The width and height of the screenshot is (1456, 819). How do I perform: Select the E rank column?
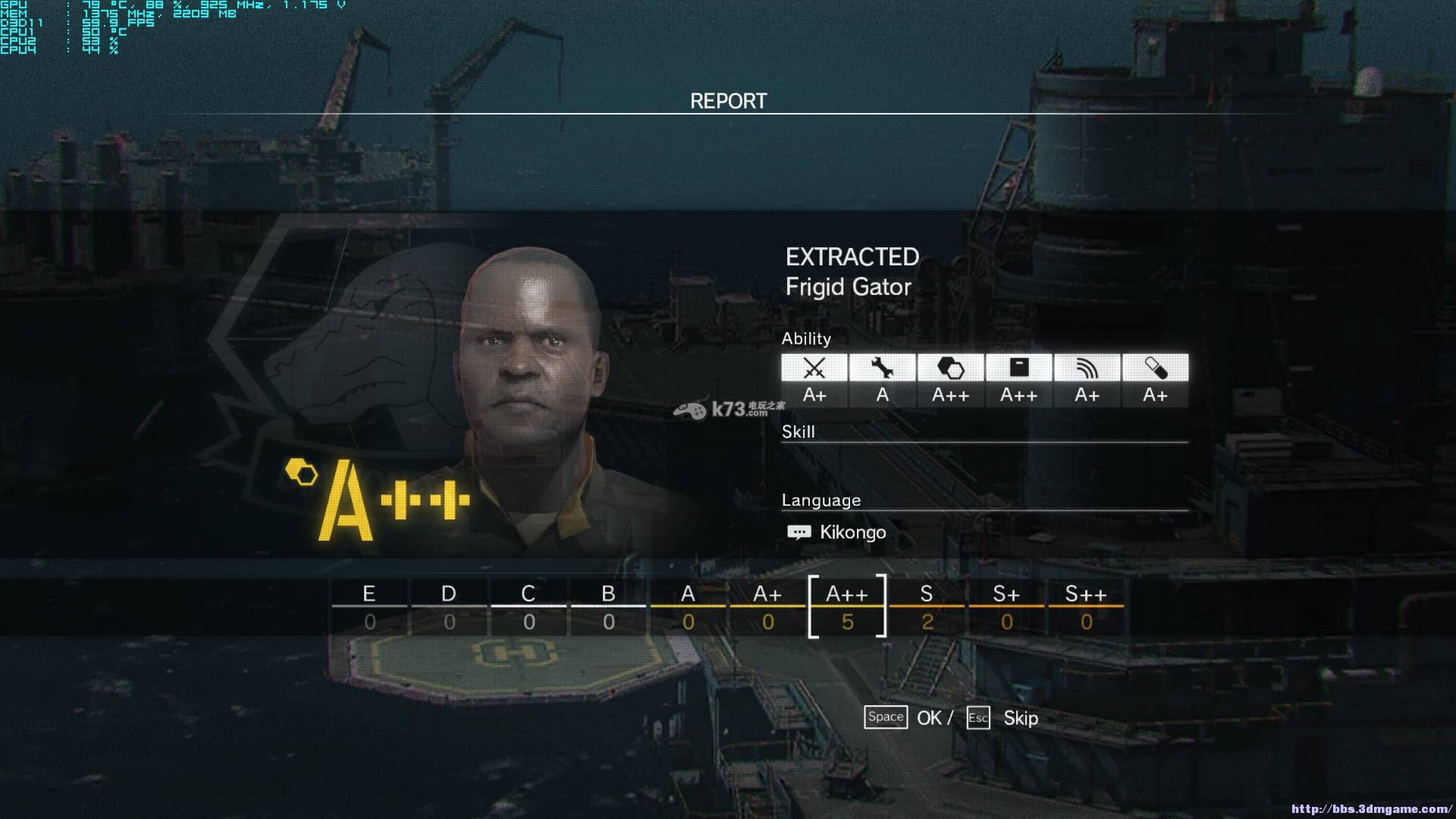click(369, 607)
